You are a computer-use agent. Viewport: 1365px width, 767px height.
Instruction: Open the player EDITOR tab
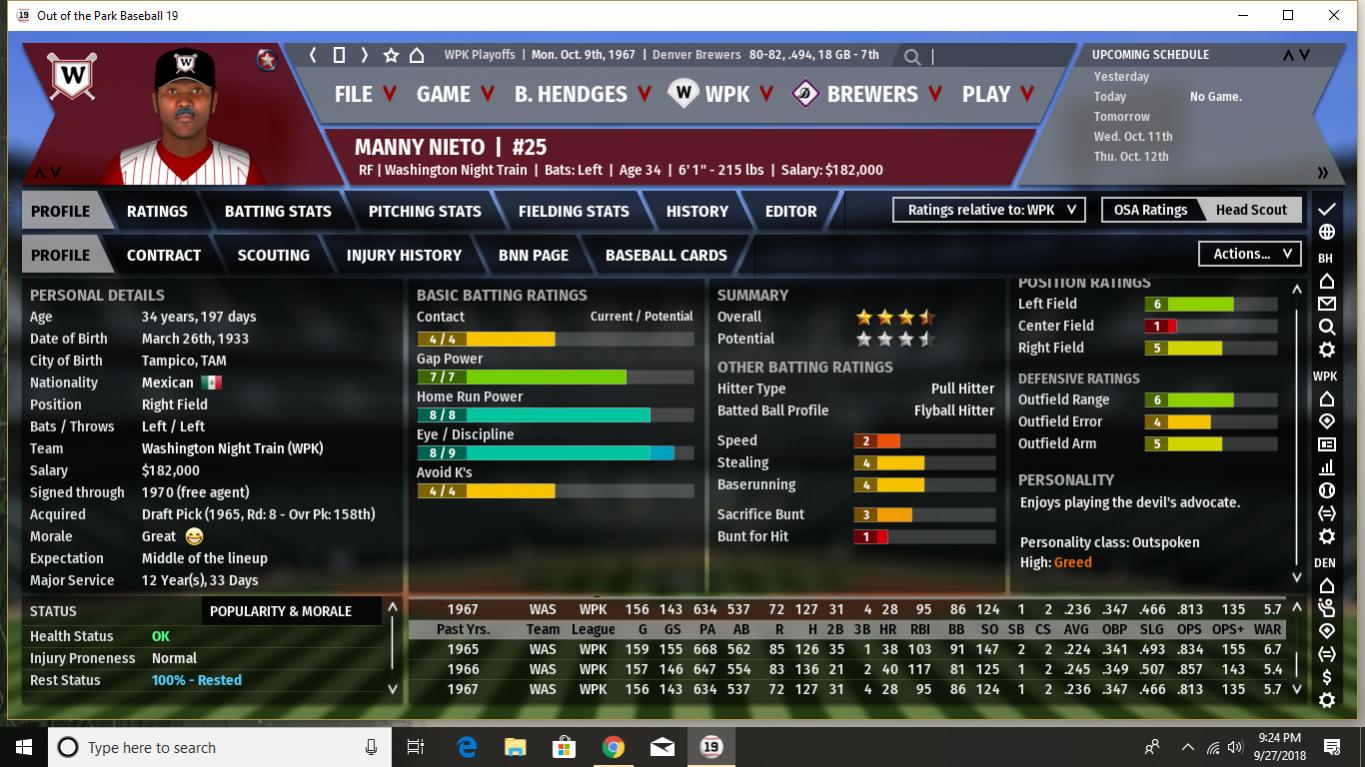[x=791, y=211]
